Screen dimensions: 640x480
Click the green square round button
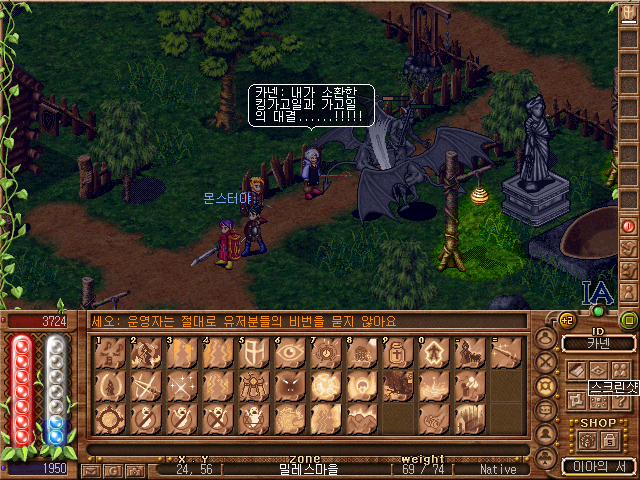pyautogui.click(x=628, y=320)
